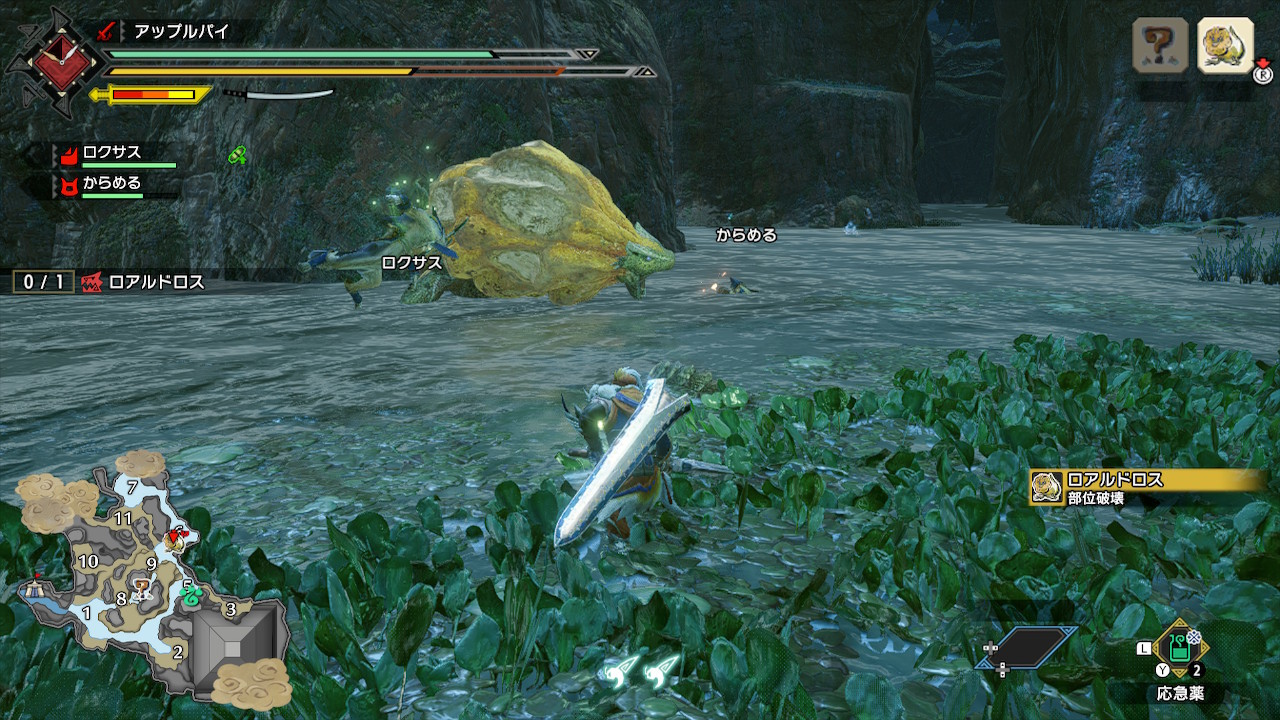This screenshot has height=720, width=1280.
Task: Click the unknown monster question mark icon
Action: point(1160,46)
